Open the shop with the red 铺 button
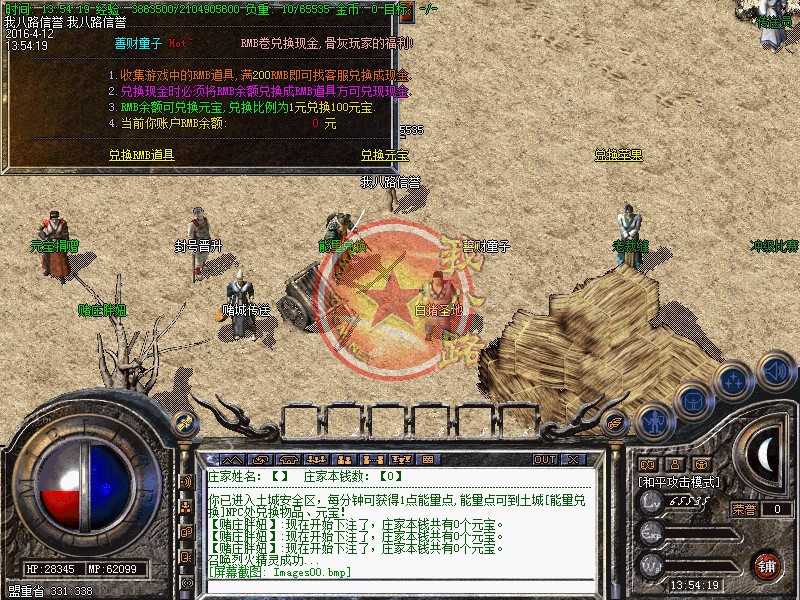800x600 pixels. (x=767, y=564)
